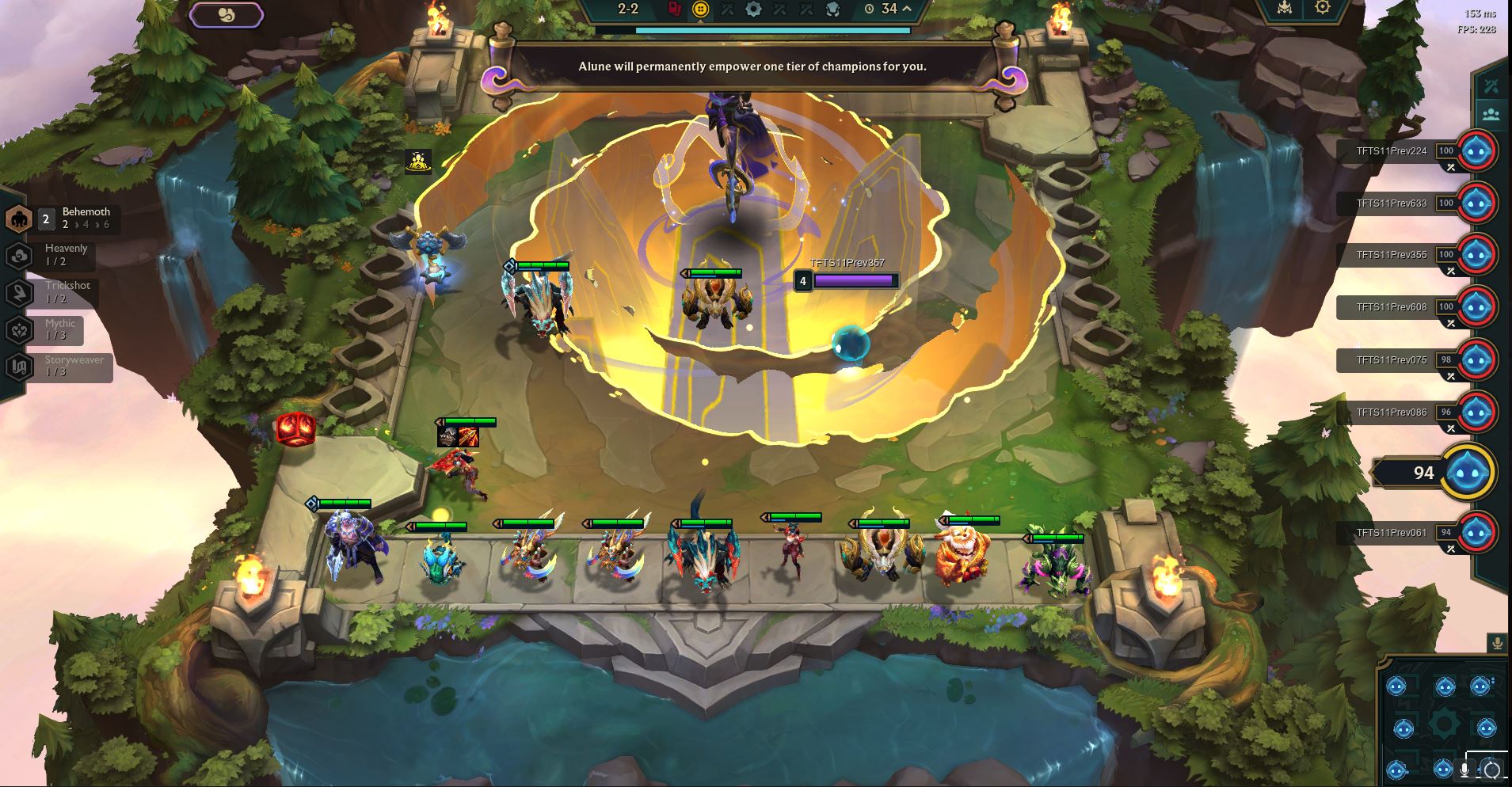This screenshot has width=1512, height=787.
Task: Open the player roster panel icon below the scoreboard
Action: (x=1491, y=114)
